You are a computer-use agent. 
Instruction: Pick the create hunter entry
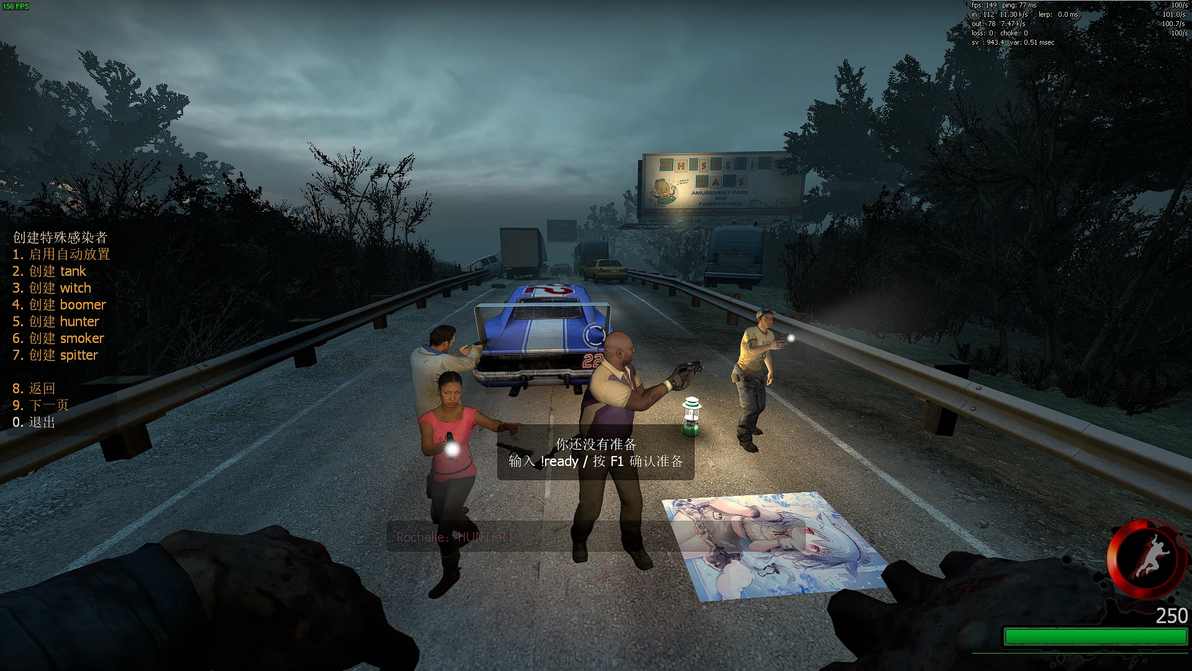pos(56,322)
